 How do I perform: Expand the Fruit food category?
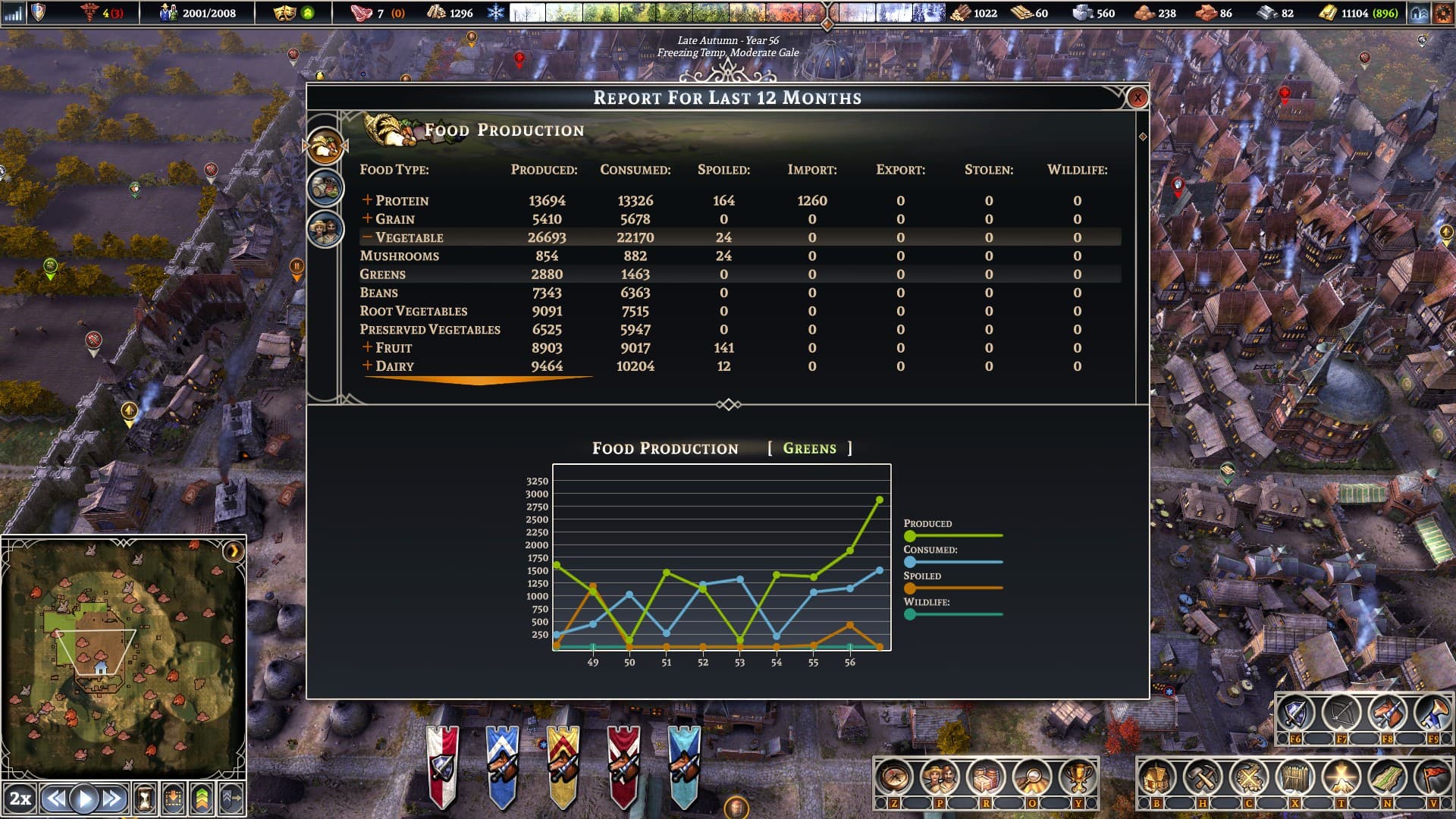(367, 347)
